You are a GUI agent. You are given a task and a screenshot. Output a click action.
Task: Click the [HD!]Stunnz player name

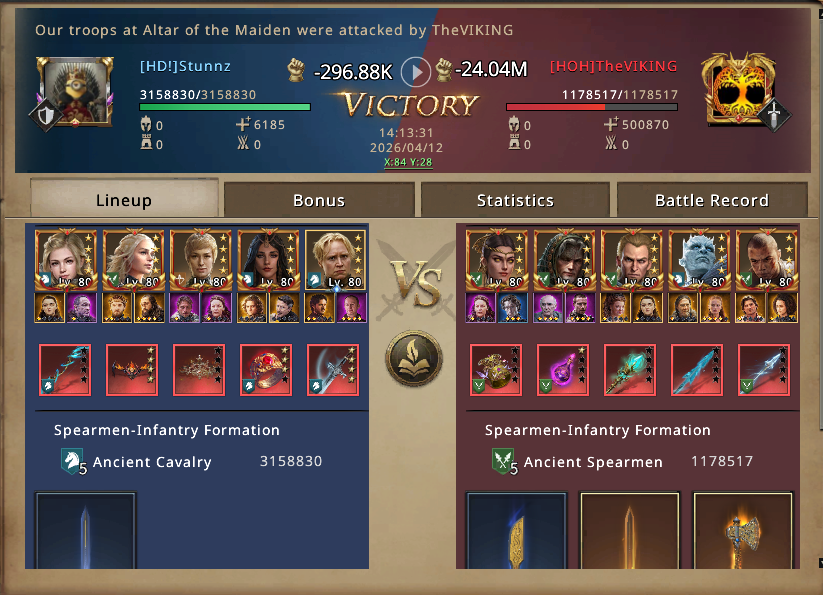point(185,67)
